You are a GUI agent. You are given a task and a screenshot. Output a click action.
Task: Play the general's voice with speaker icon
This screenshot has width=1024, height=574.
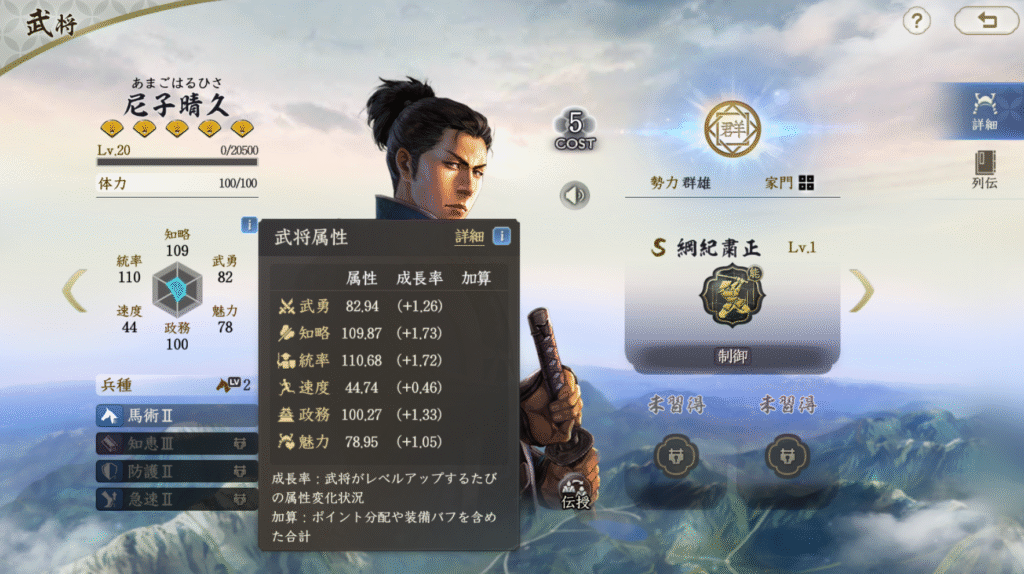(x=574, y=195)
